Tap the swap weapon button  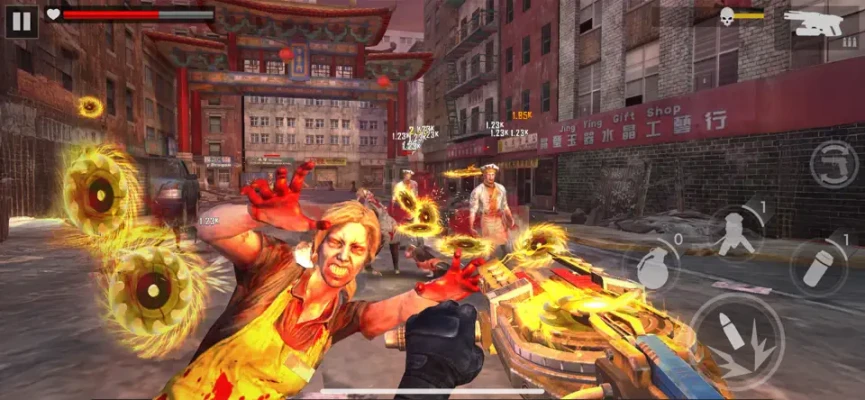(x=833, y=165)
